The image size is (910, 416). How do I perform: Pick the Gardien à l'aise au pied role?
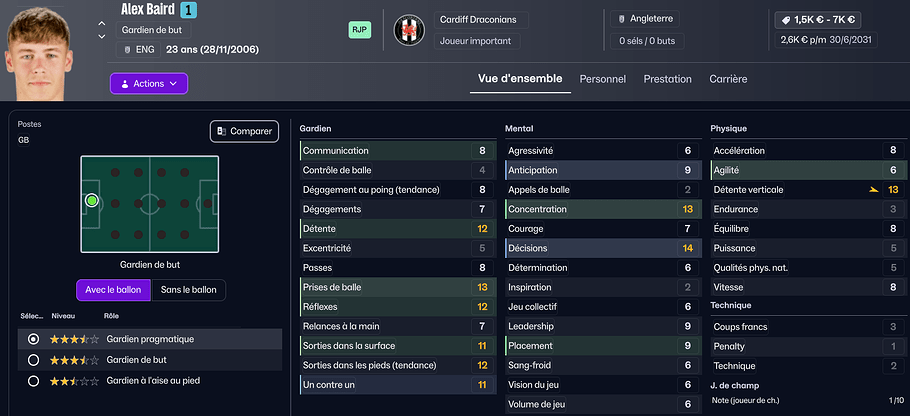(34, 381)
